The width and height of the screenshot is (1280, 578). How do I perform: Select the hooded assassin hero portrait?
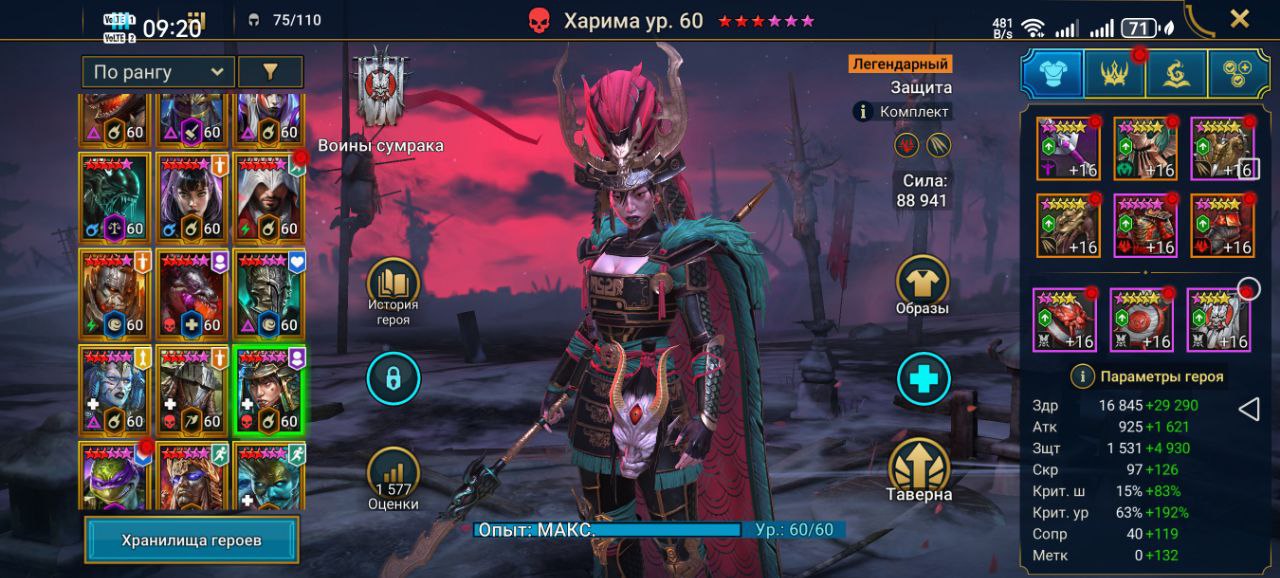click(269, 196)
